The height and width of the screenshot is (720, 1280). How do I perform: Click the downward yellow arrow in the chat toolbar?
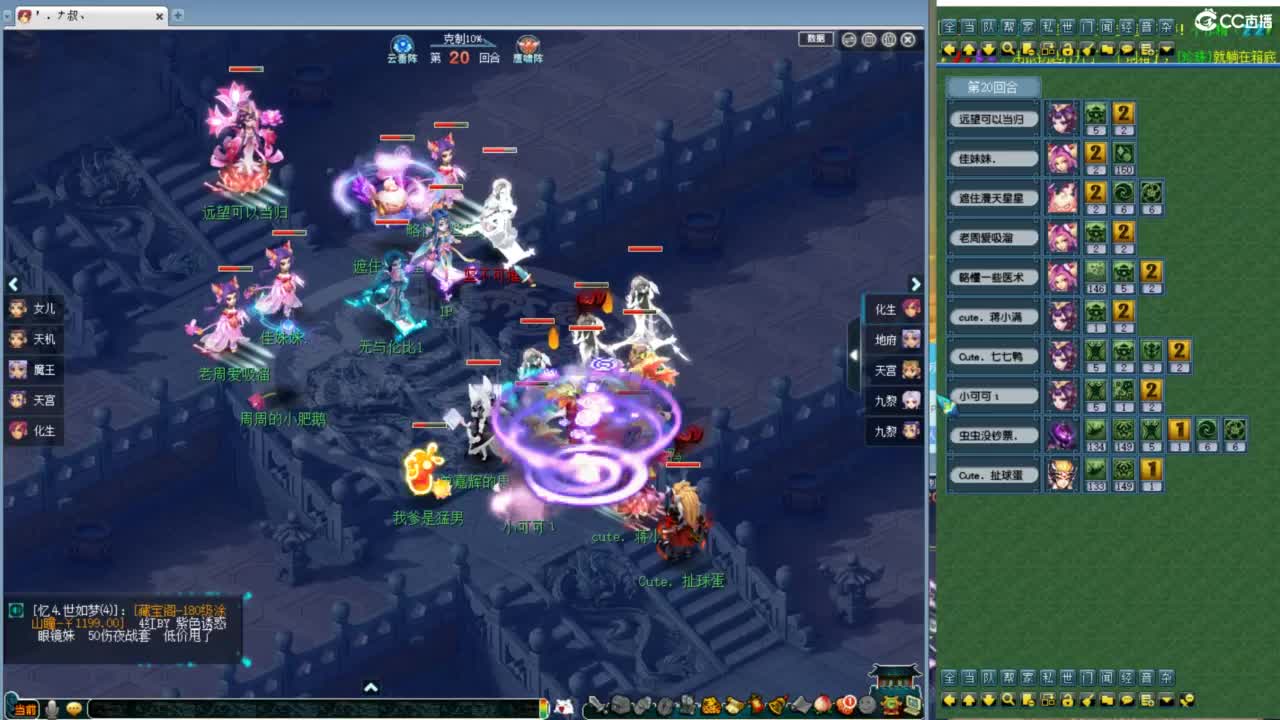point(988,48)
